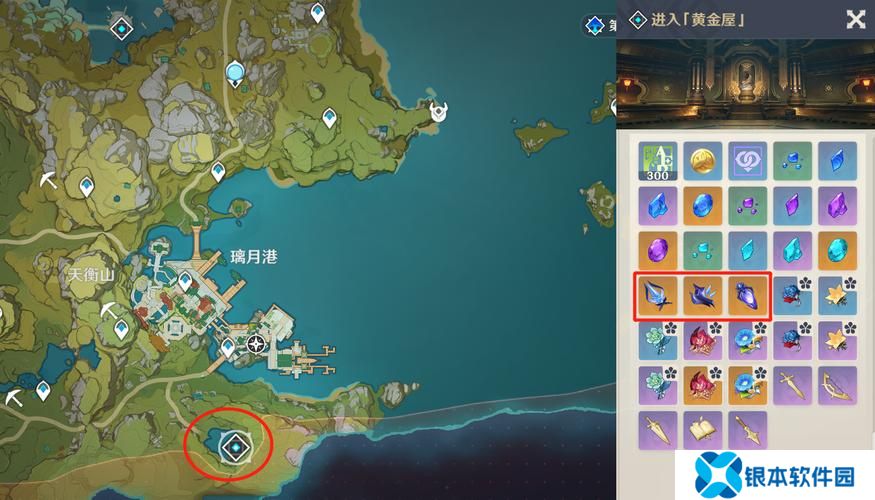
Task: Select the red-circled 黄金屋 domain marker
Action: coord(234,442)
